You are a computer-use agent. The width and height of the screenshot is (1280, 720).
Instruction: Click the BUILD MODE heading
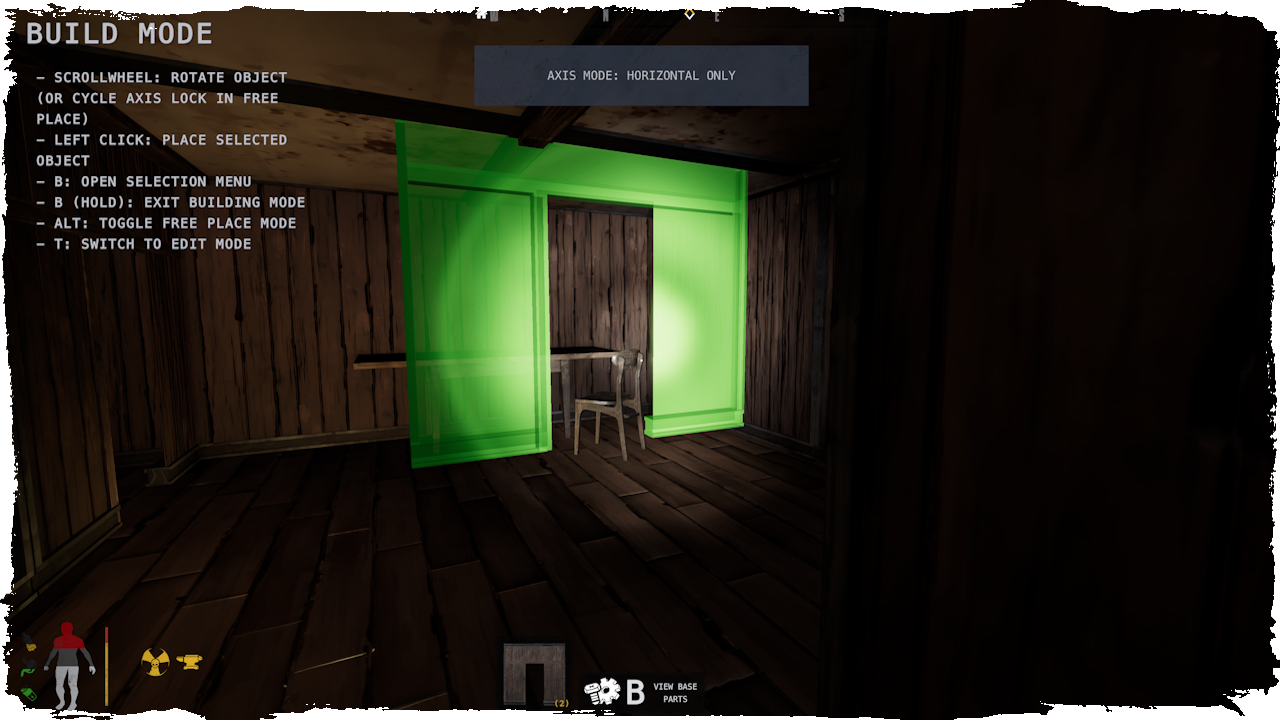119,33
